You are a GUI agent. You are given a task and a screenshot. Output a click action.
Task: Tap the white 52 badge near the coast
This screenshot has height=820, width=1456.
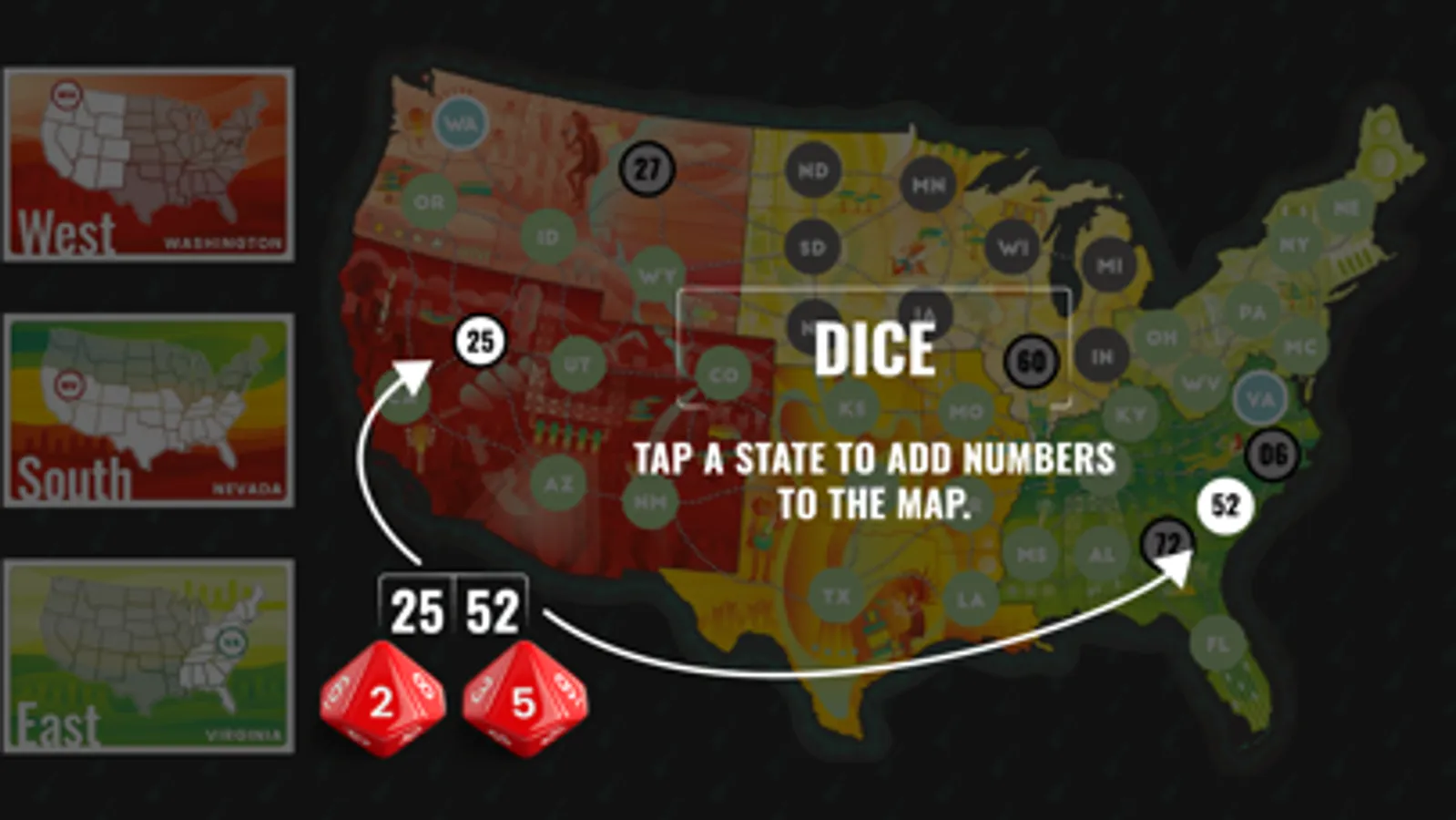pos(1224,502)
